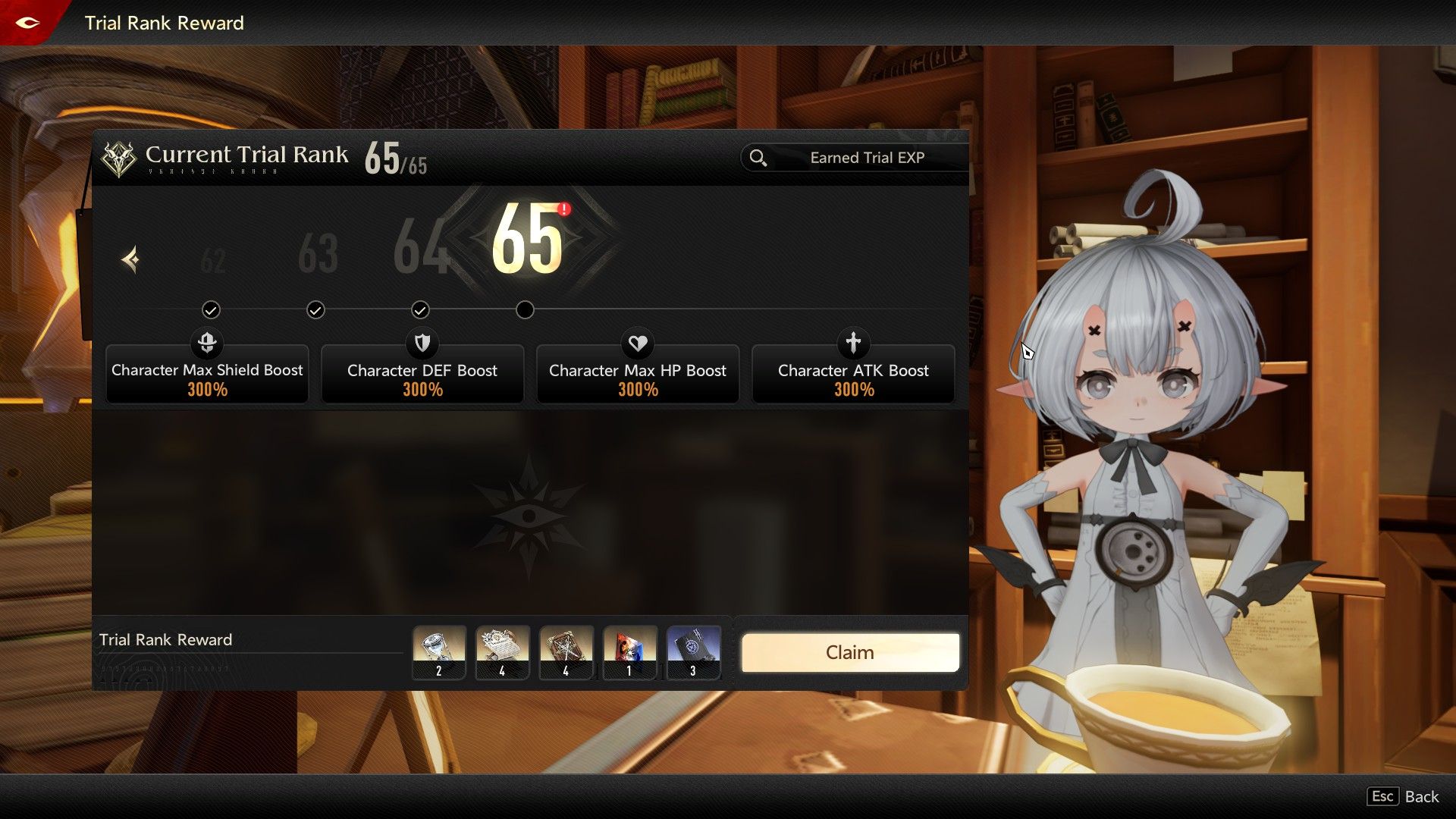Viewport: 1456px width, 819px height.
Task: View the Character DEF Boost card
Action: point(422,375)
